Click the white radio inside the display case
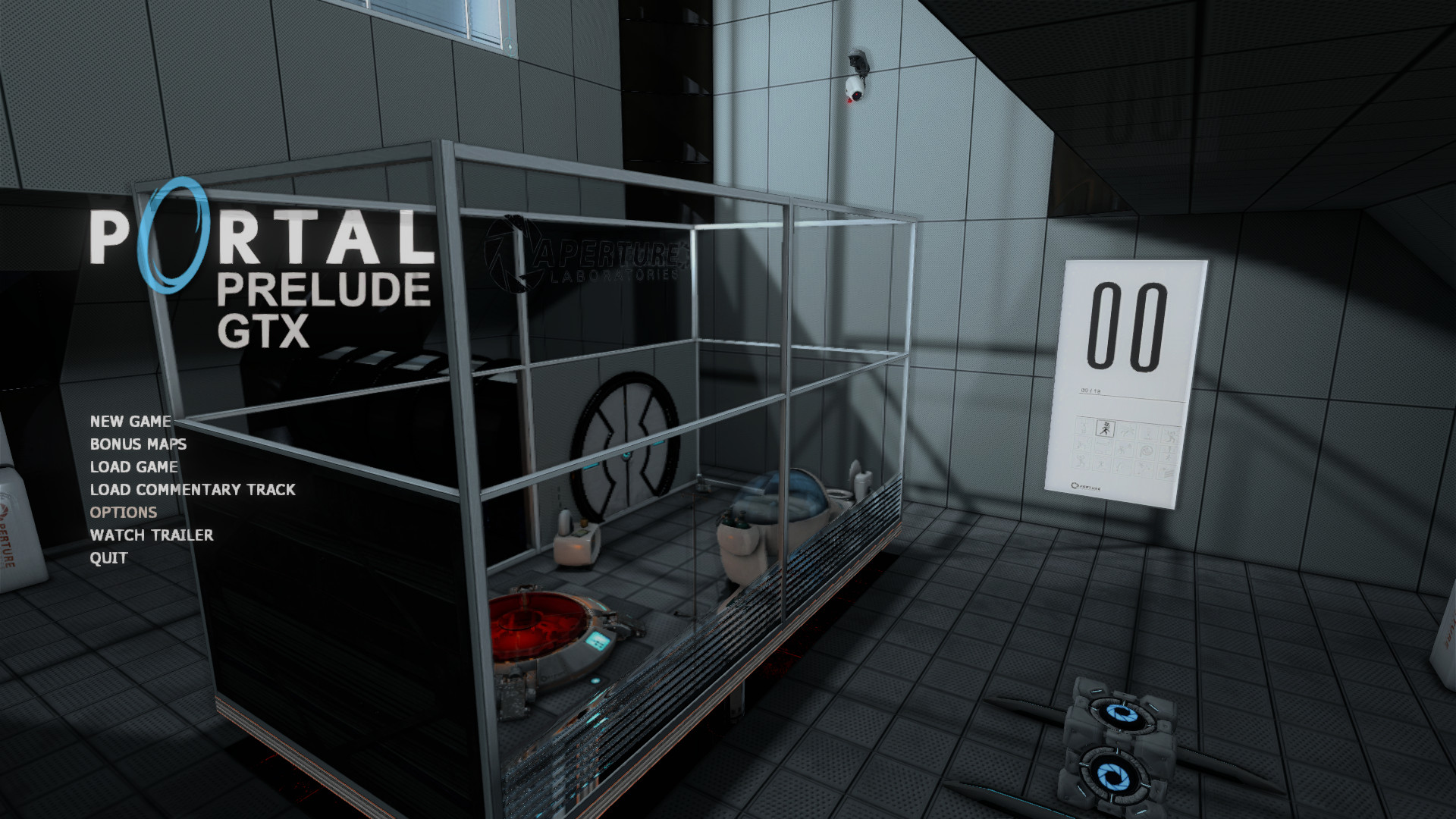 (574, 546)
